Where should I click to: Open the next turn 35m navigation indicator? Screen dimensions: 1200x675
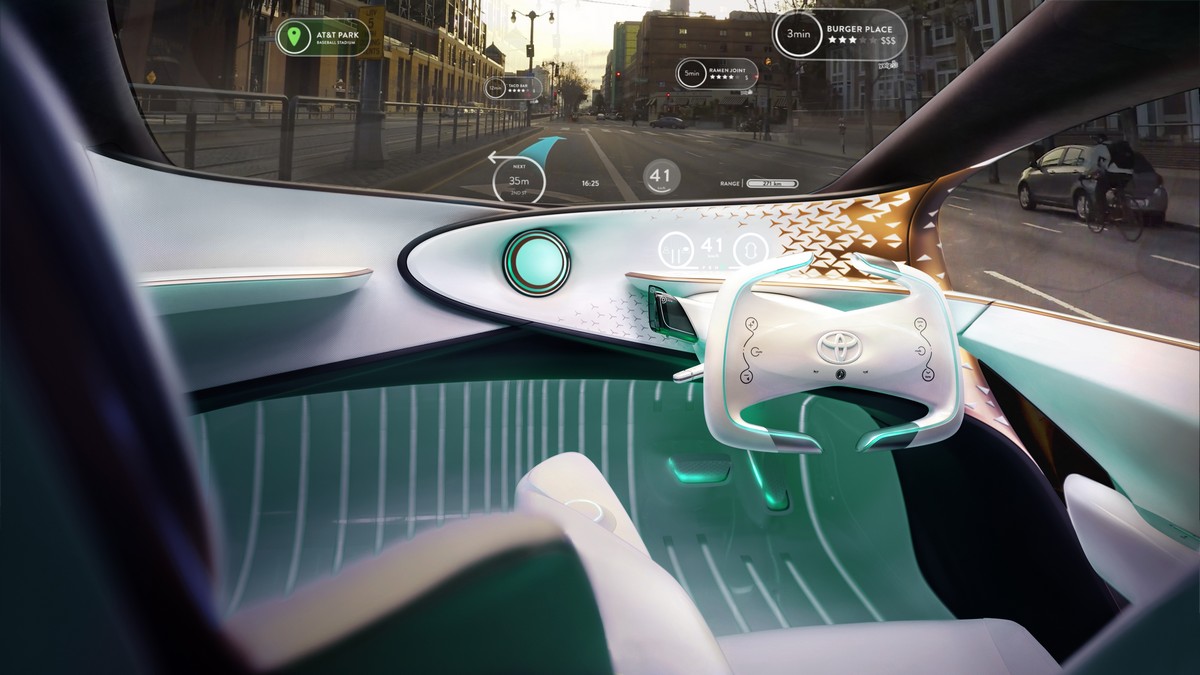tap(519, 181)
